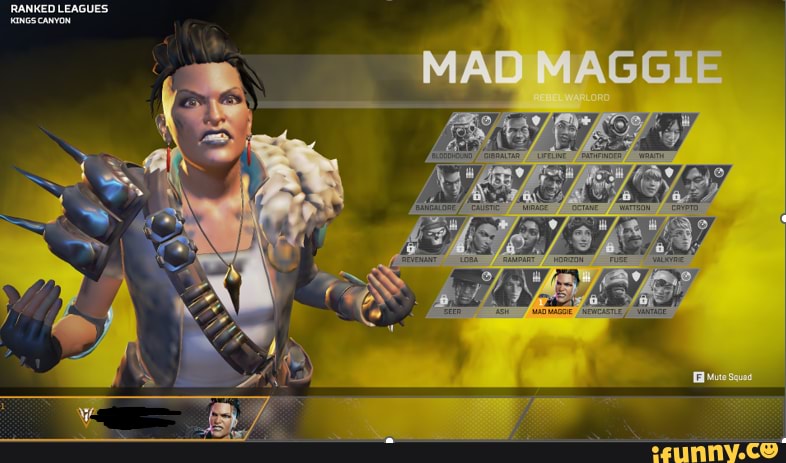Image resolution: width=786 pixels, height=463 pixels.
Task: Select Seer from the roster
Action: click(466, 292)
